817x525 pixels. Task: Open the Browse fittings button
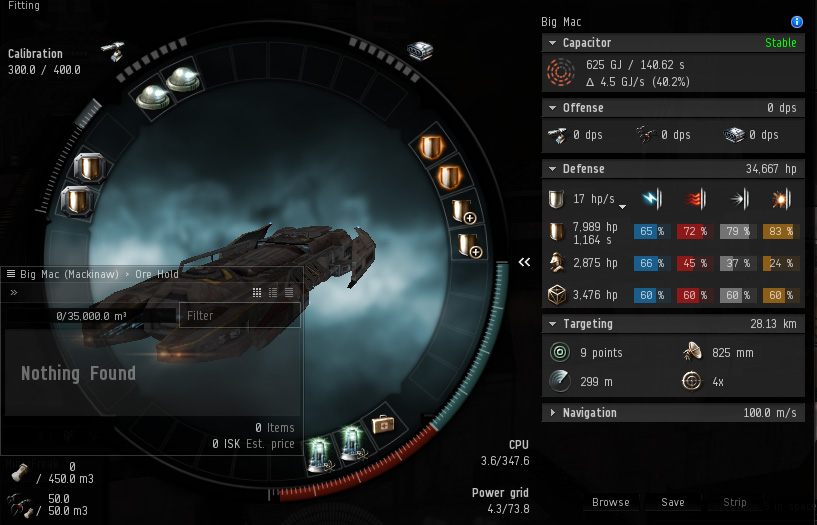(x=610, y=502)
